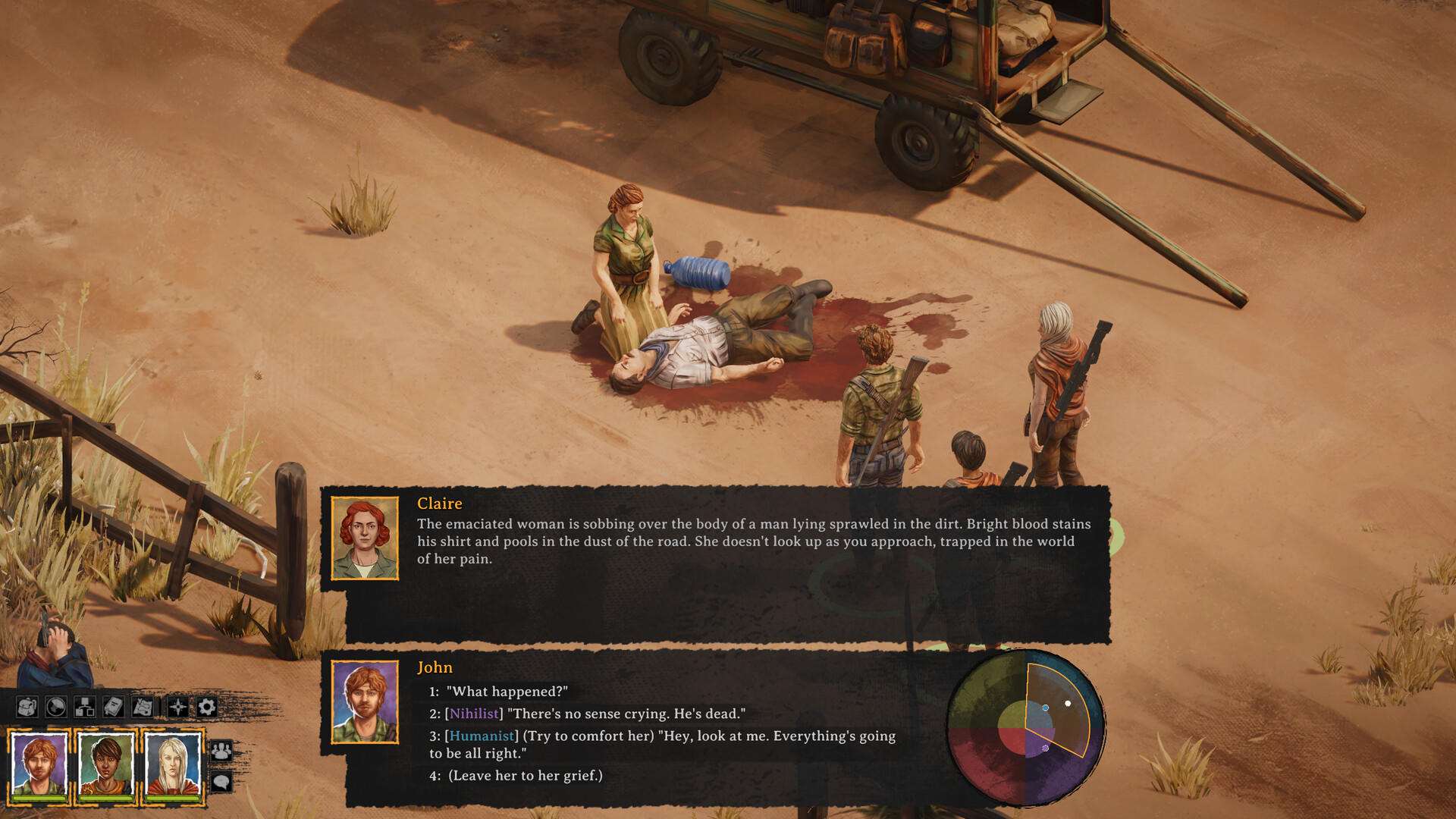
Task: Click the white dot on the compass wheel
Action: [x=1068, y=703]
